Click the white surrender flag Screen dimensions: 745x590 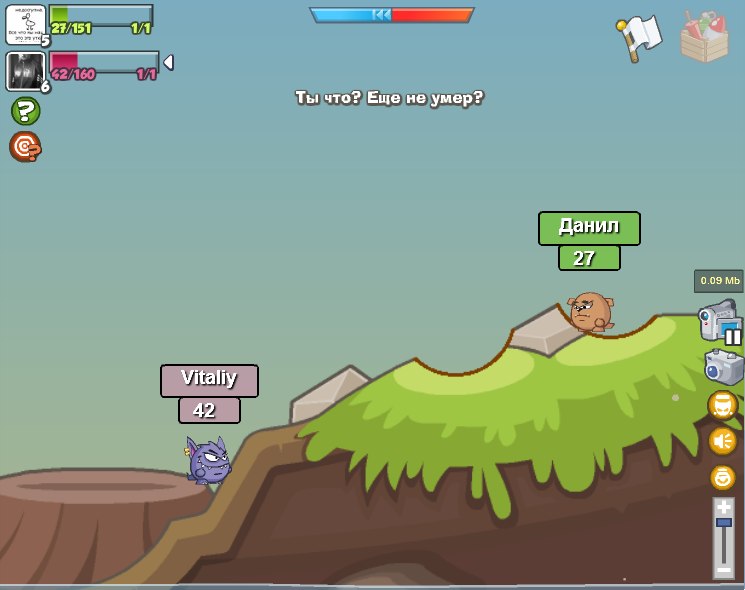pyautogui.click(x=640, y=38)
